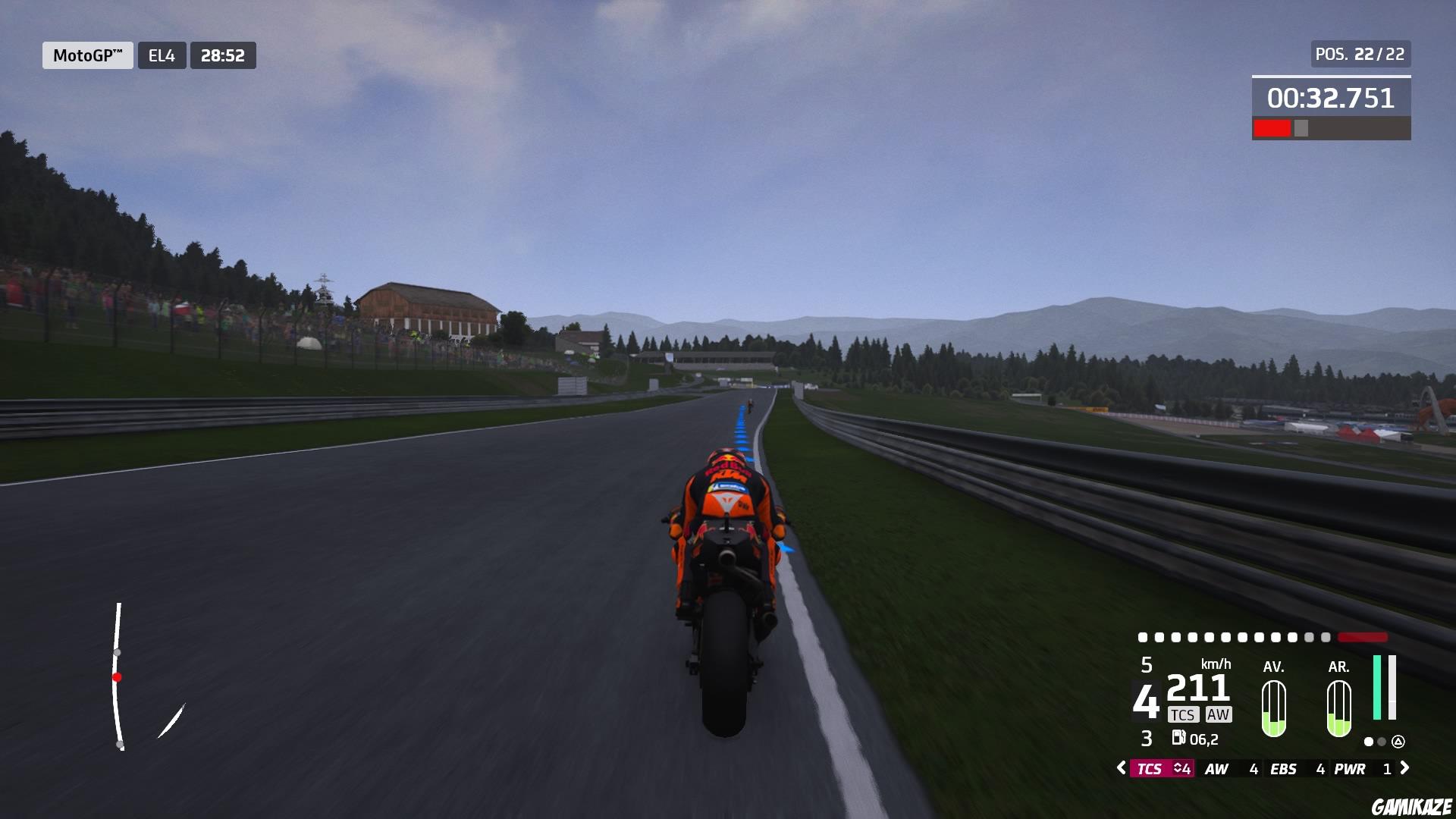1456x819 pixels.
Task: Click the TCS status badge under the speedometer
Action: 1185,715
